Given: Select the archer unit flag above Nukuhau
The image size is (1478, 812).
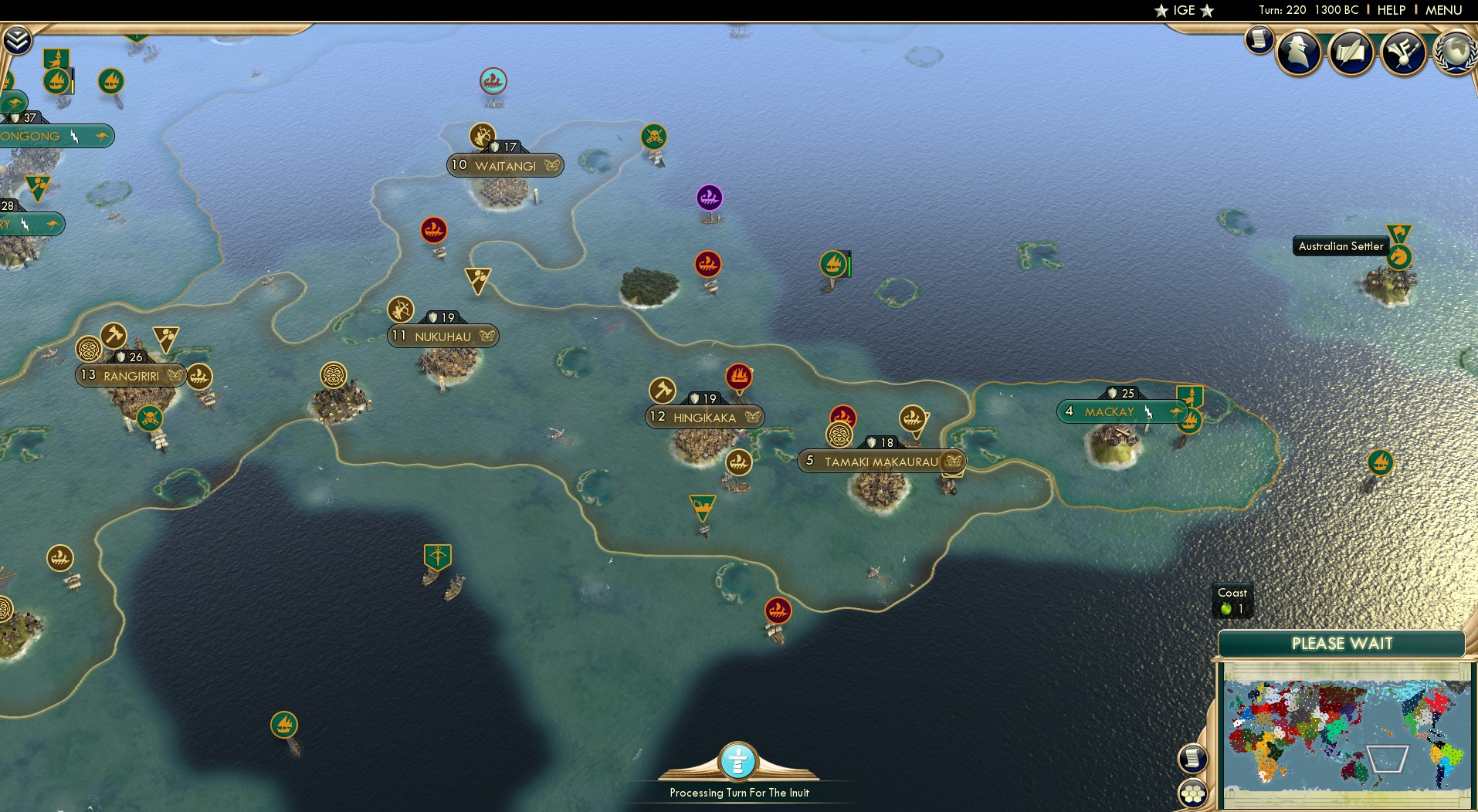Looking at the screenshot, I should point(400,310).
